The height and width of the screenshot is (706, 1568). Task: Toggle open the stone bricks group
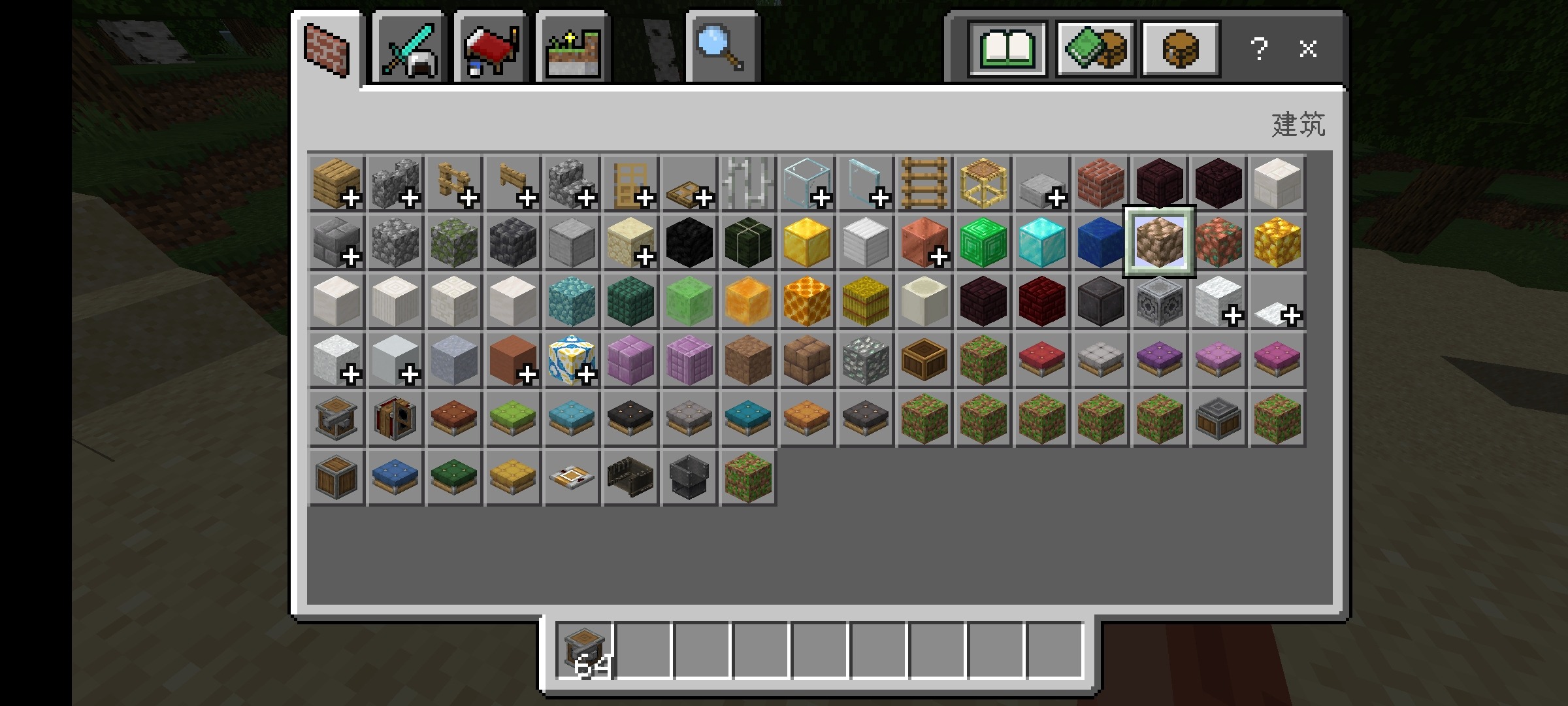[x=335, y=243]
